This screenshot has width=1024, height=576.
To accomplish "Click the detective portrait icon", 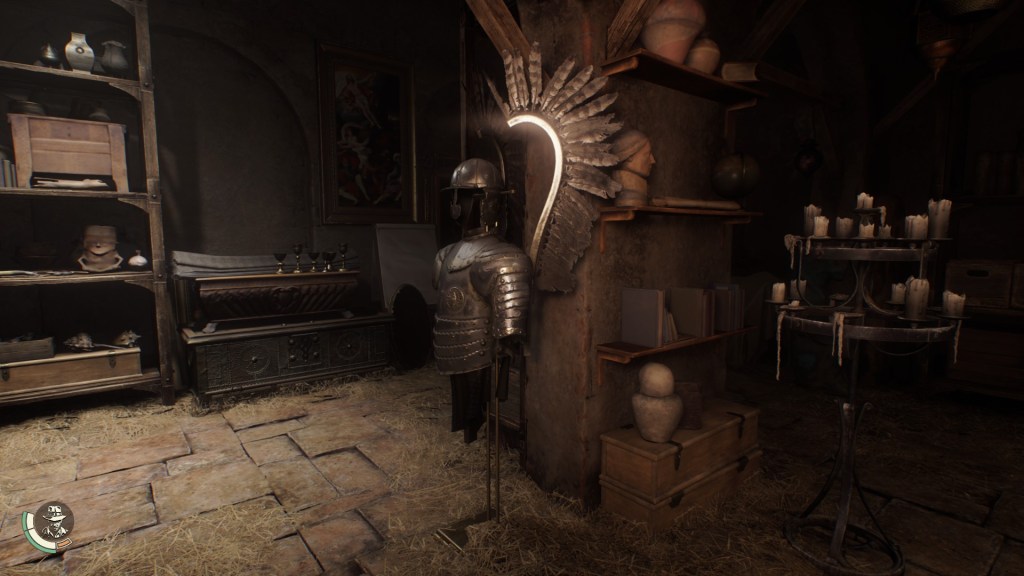I will pyautogui.click(x=53, y=520).
